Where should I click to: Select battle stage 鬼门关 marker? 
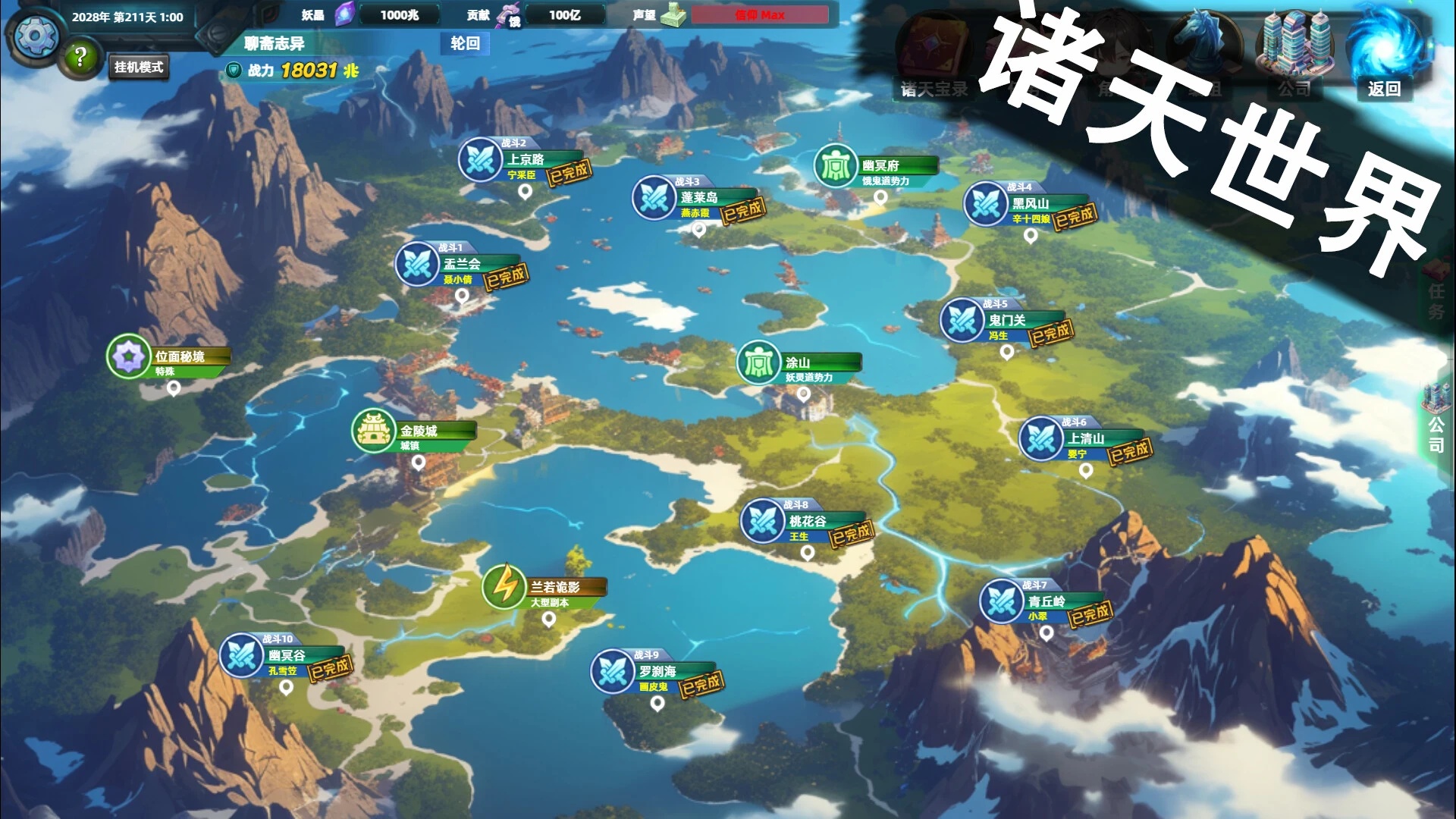coord(962,318)
